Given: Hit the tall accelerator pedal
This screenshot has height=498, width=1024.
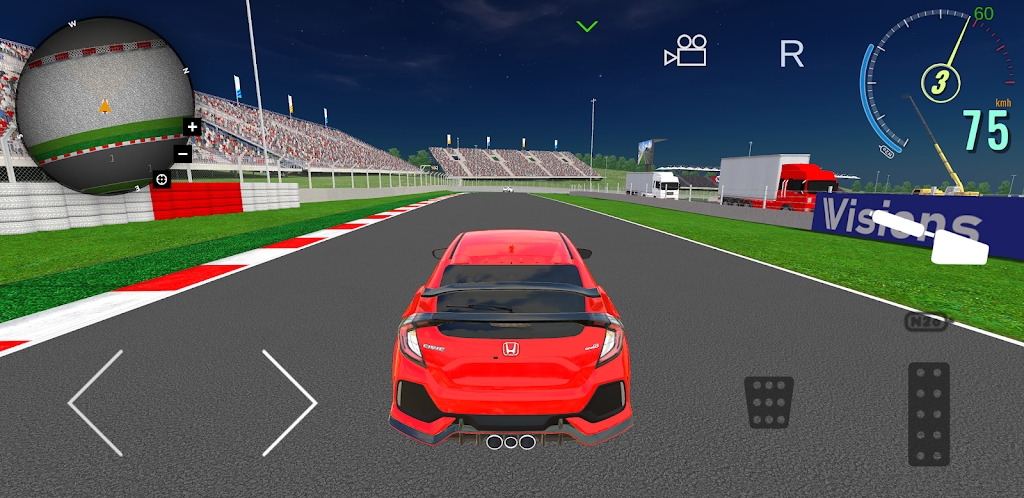Looking at the screenshot, I should tap(928, 413).
